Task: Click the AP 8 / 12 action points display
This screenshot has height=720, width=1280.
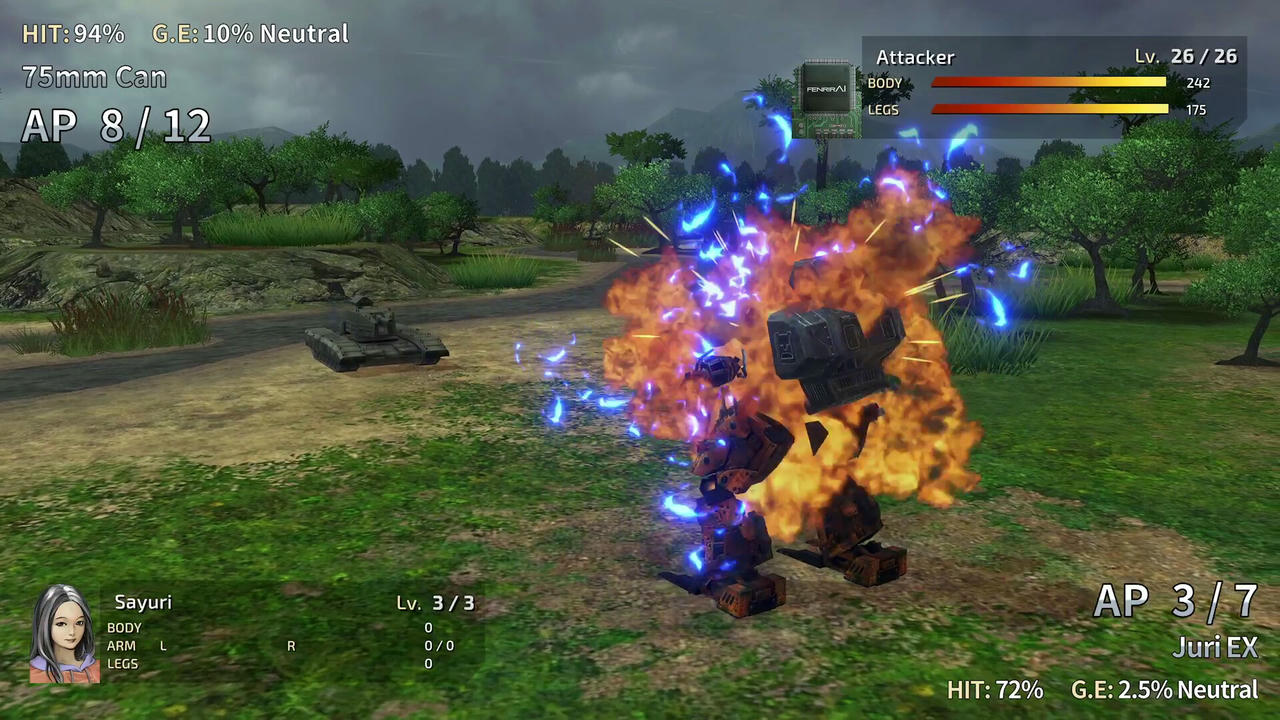Action: pos(115,125)
